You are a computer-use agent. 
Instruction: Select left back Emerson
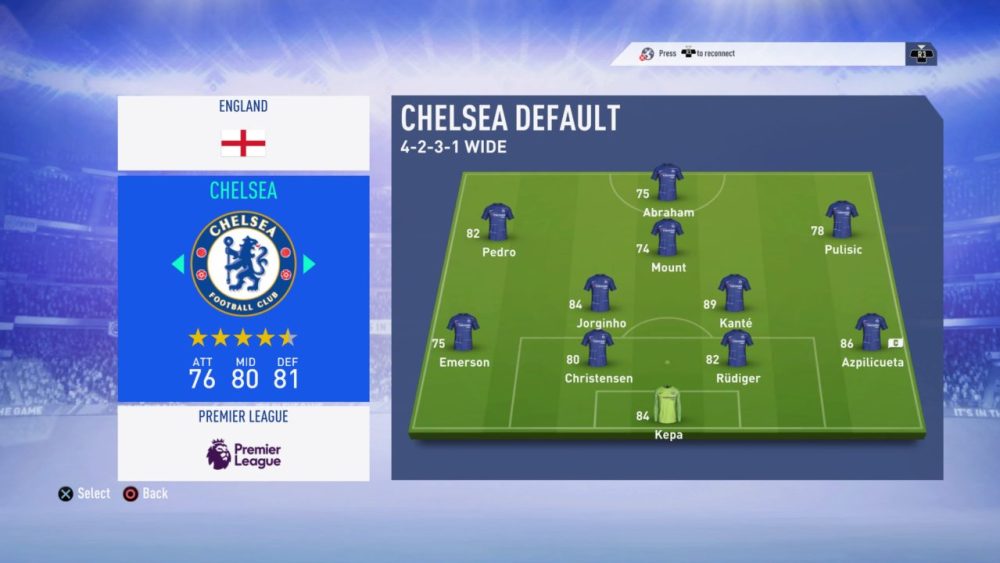click(463, 333)
